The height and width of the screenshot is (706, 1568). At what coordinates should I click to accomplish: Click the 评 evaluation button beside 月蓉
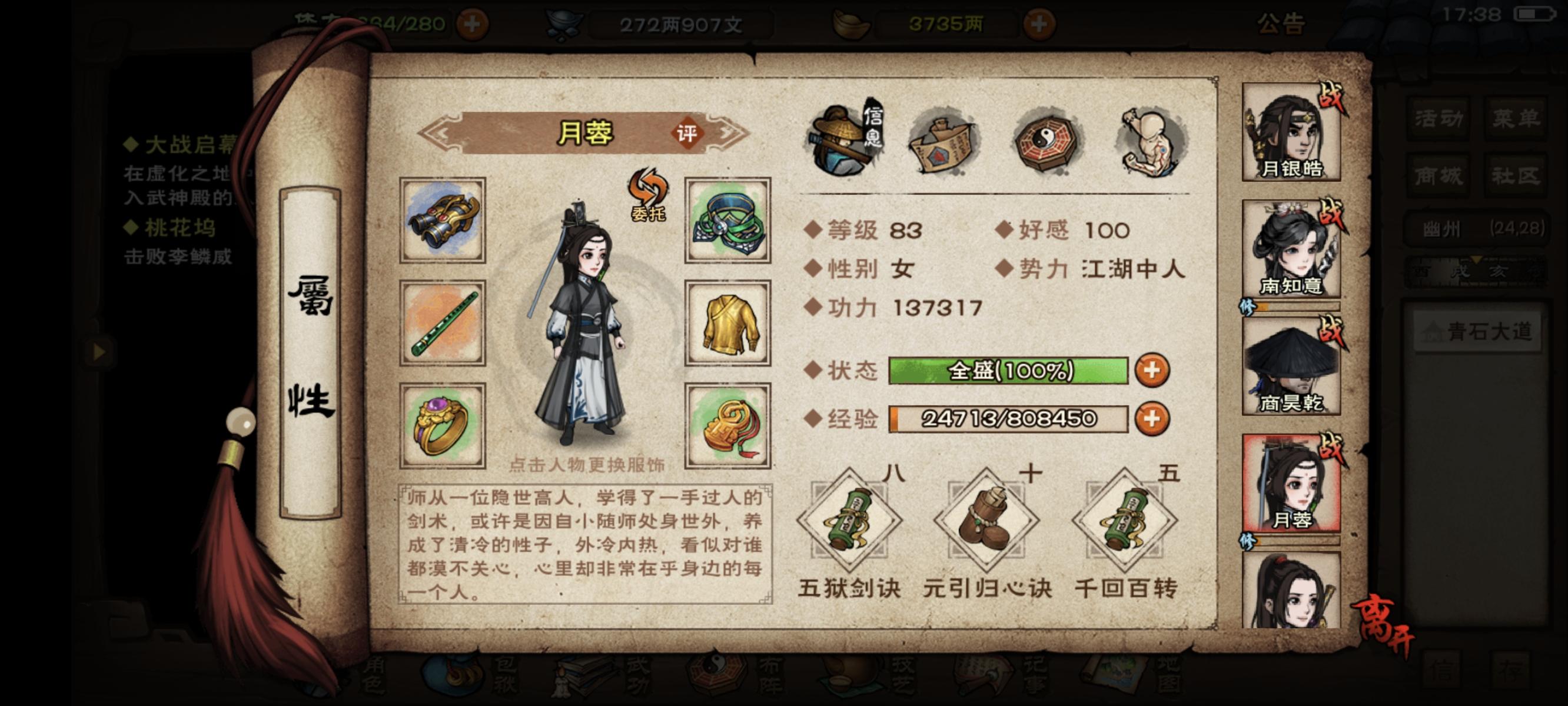pyautogui.click(x=695, y=133)
